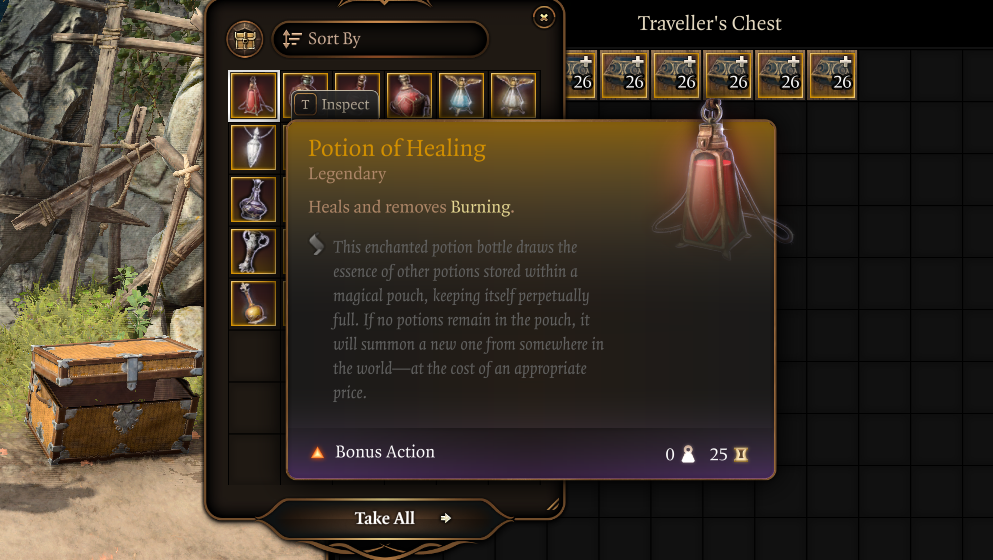The image size is (993, 560).
Task: Select the highlighted Potion of Healing slot
Action: click(254, 96)
